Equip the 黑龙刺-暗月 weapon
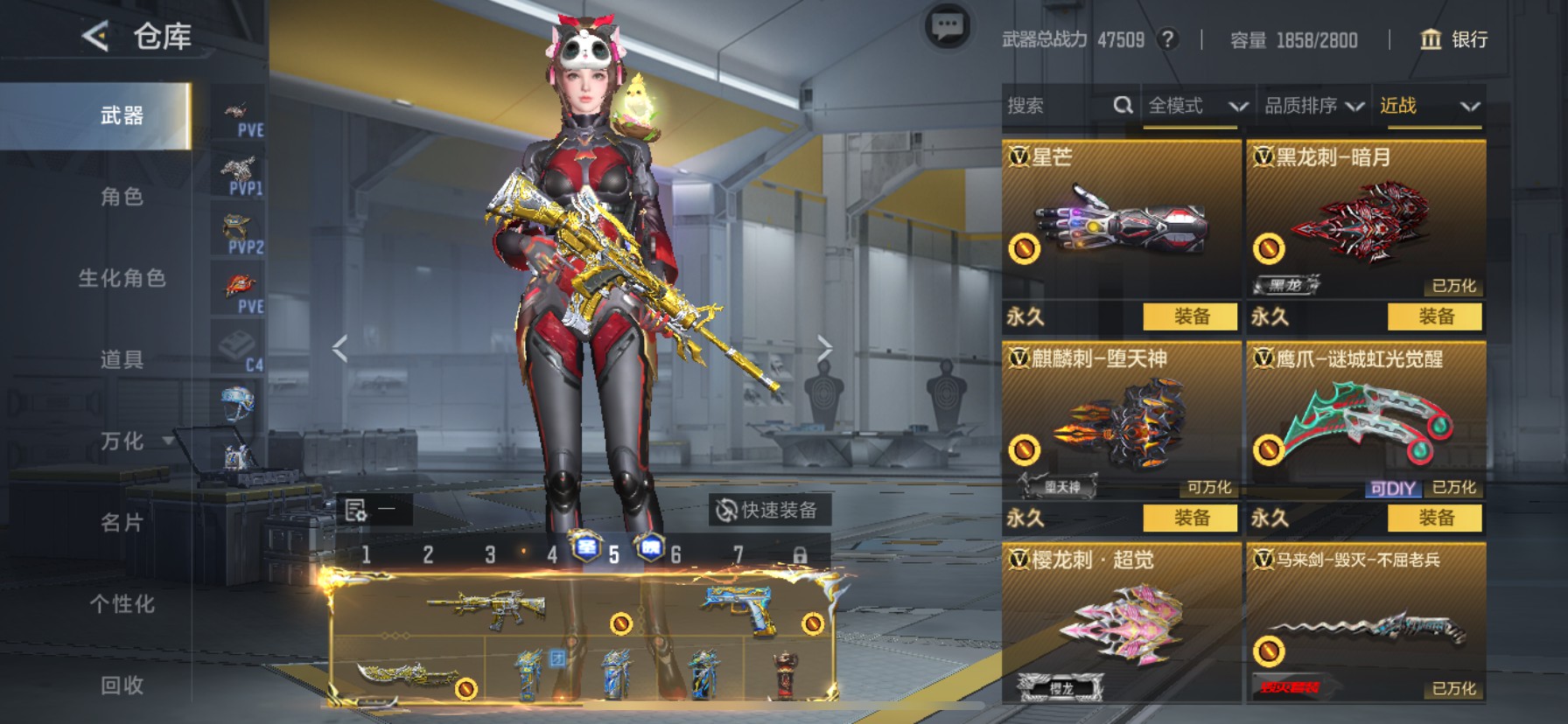The height and width of the screenshot is (724, 1568). click(1435, 317)
